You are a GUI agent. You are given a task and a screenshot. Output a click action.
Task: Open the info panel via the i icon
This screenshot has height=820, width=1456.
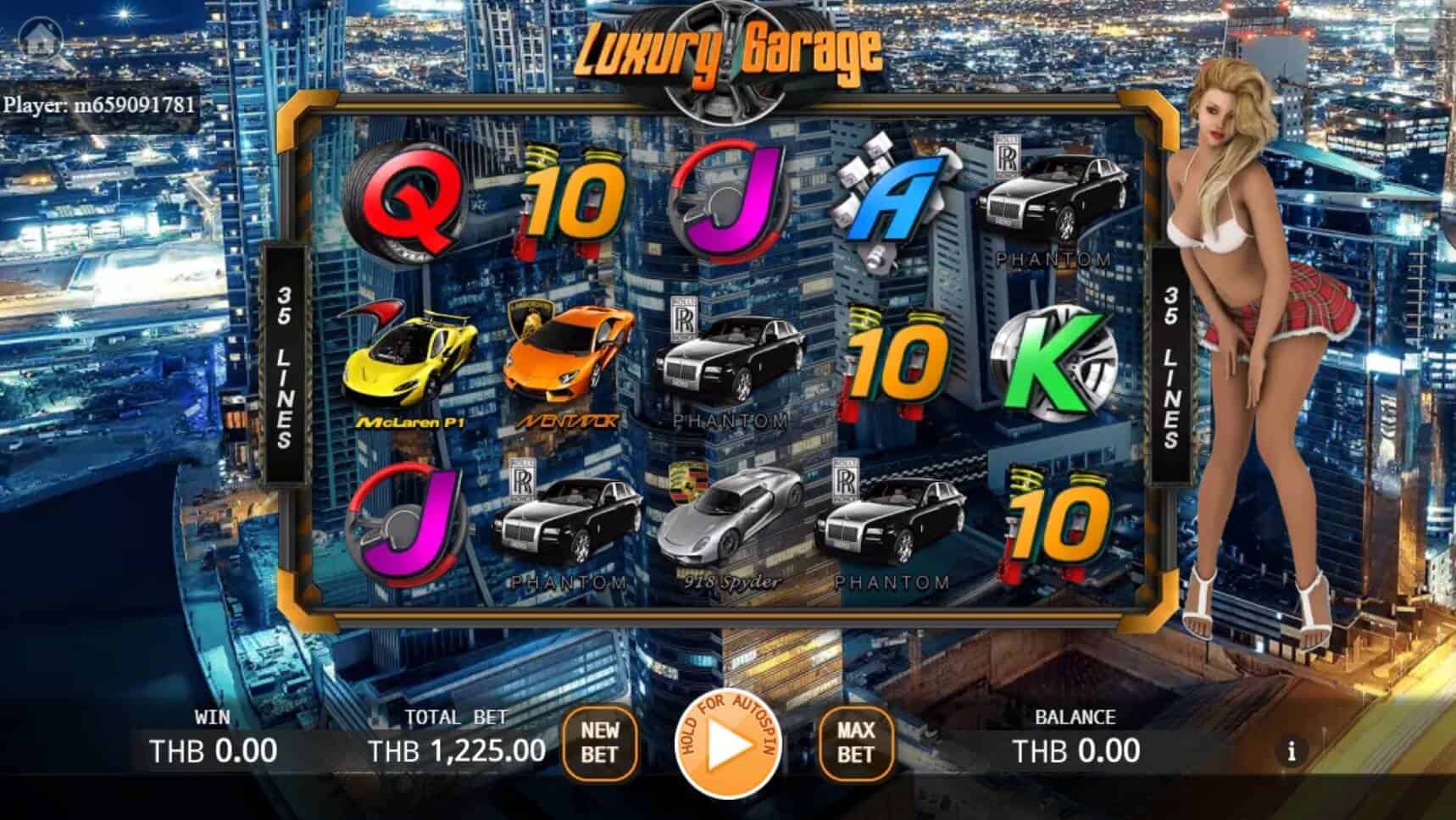click(1290, 749)
